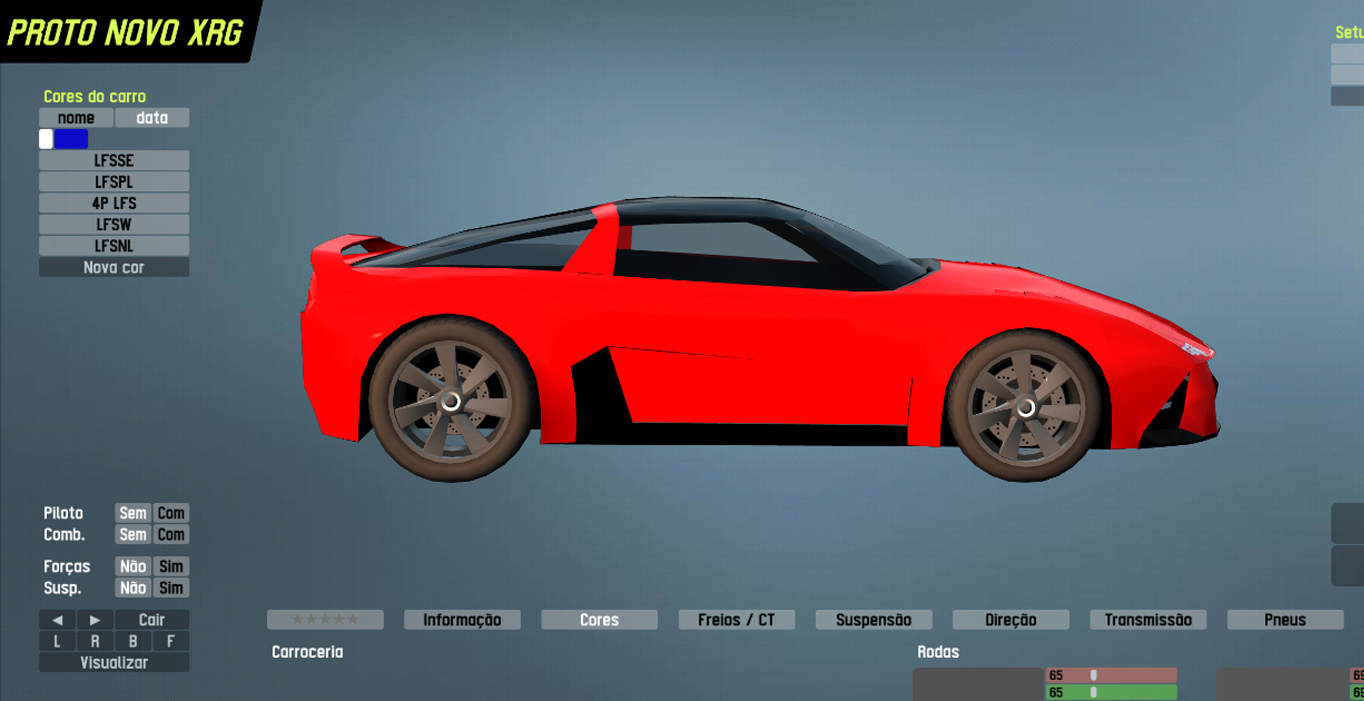
Task: Click the blue colour swatch
Action: coord(71,139)
